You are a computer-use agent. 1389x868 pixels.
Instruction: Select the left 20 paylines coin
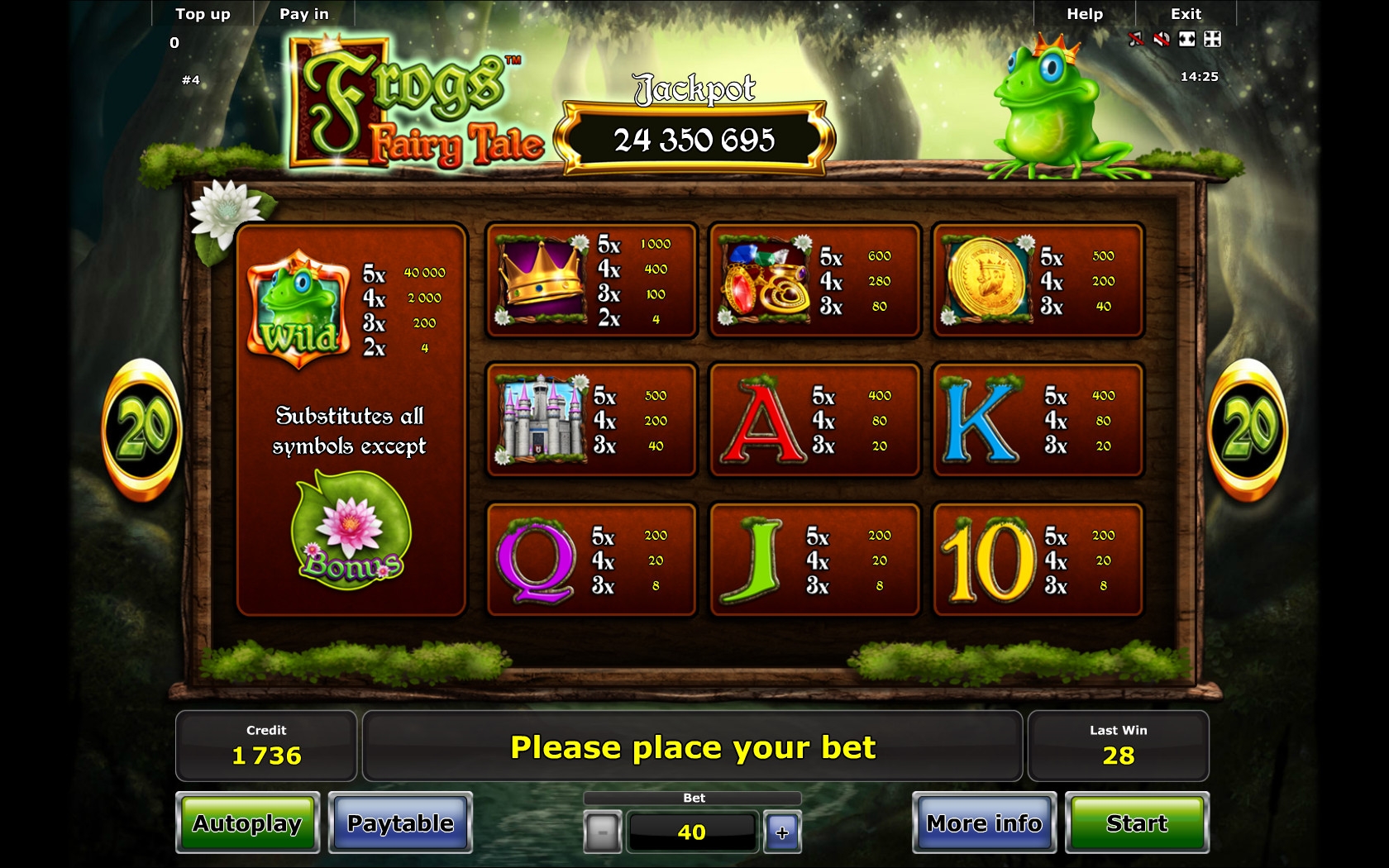(142, 430)
